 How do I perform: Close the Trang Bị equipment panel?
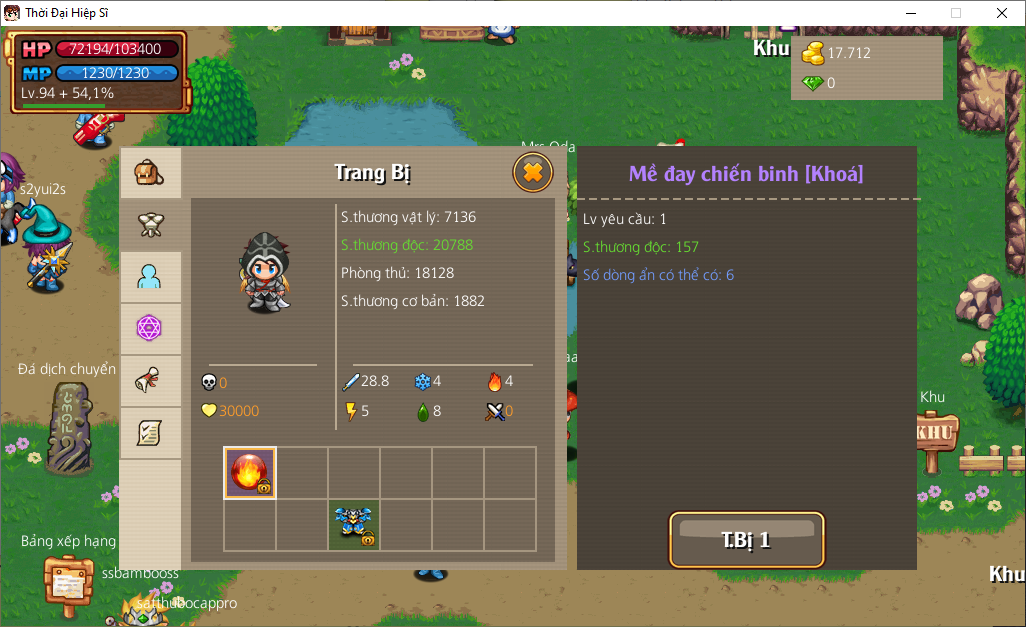pyautogui.click(x=533, y=173)
